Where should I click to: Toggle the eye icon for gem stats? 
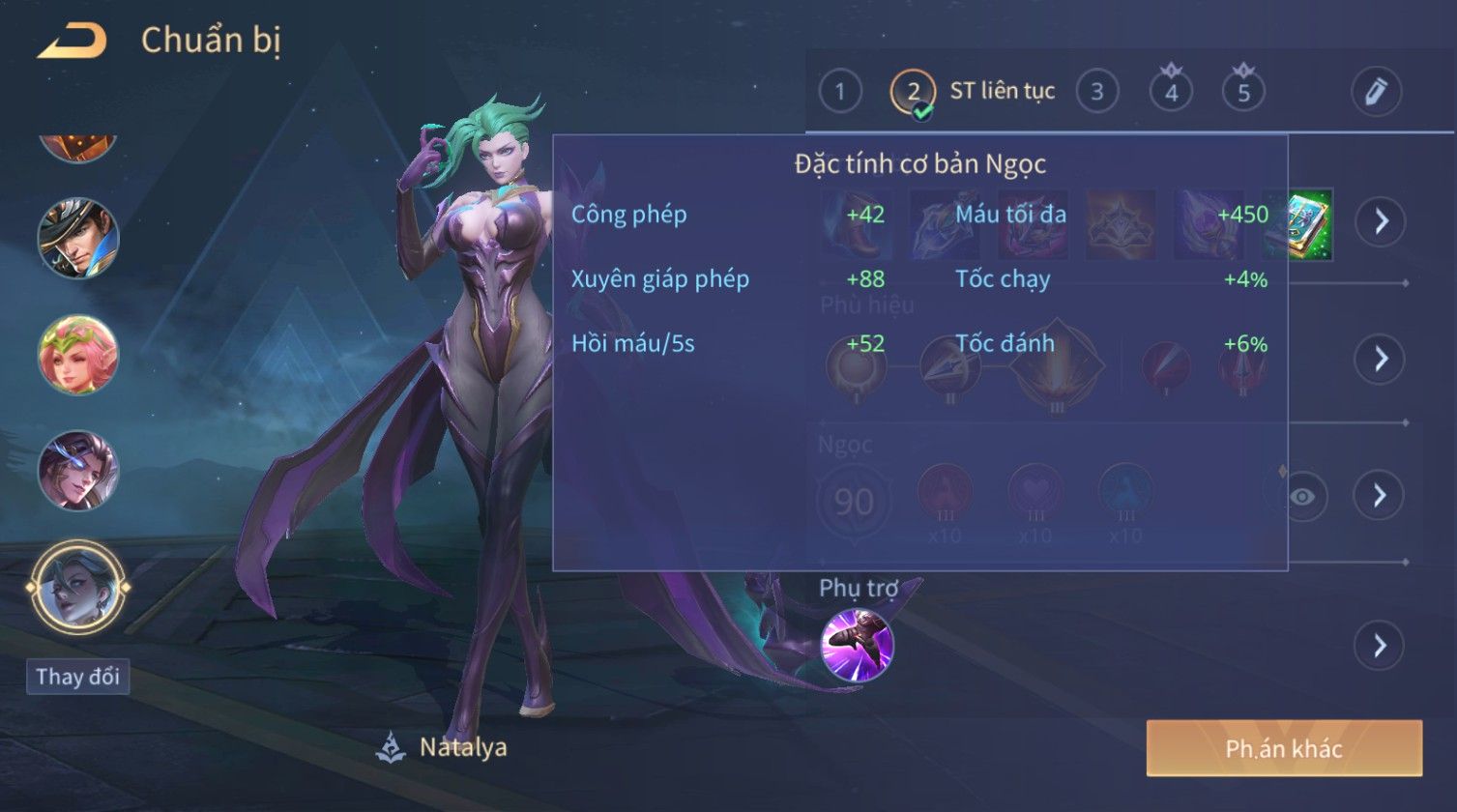1302,497
